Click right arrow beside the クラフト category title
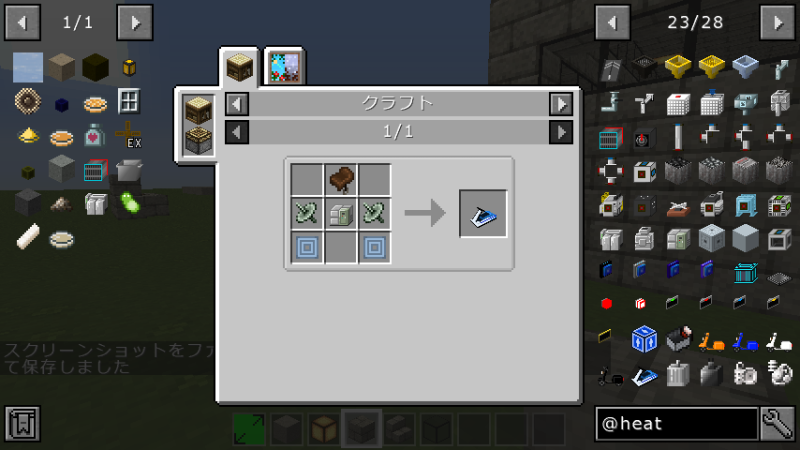Screen dimensions: 800x450 [x=561, y=103]
